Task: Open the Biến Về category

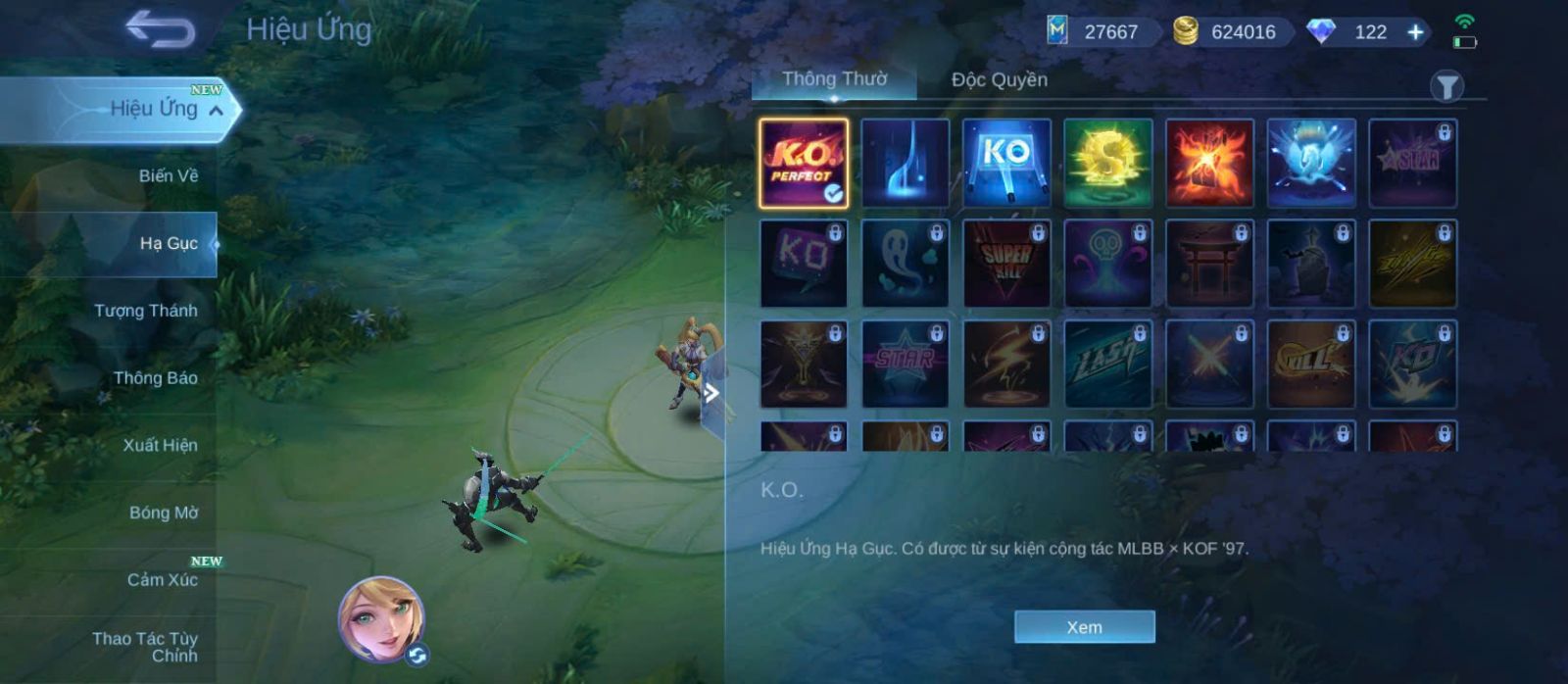Action: click(x=168, y=176)
